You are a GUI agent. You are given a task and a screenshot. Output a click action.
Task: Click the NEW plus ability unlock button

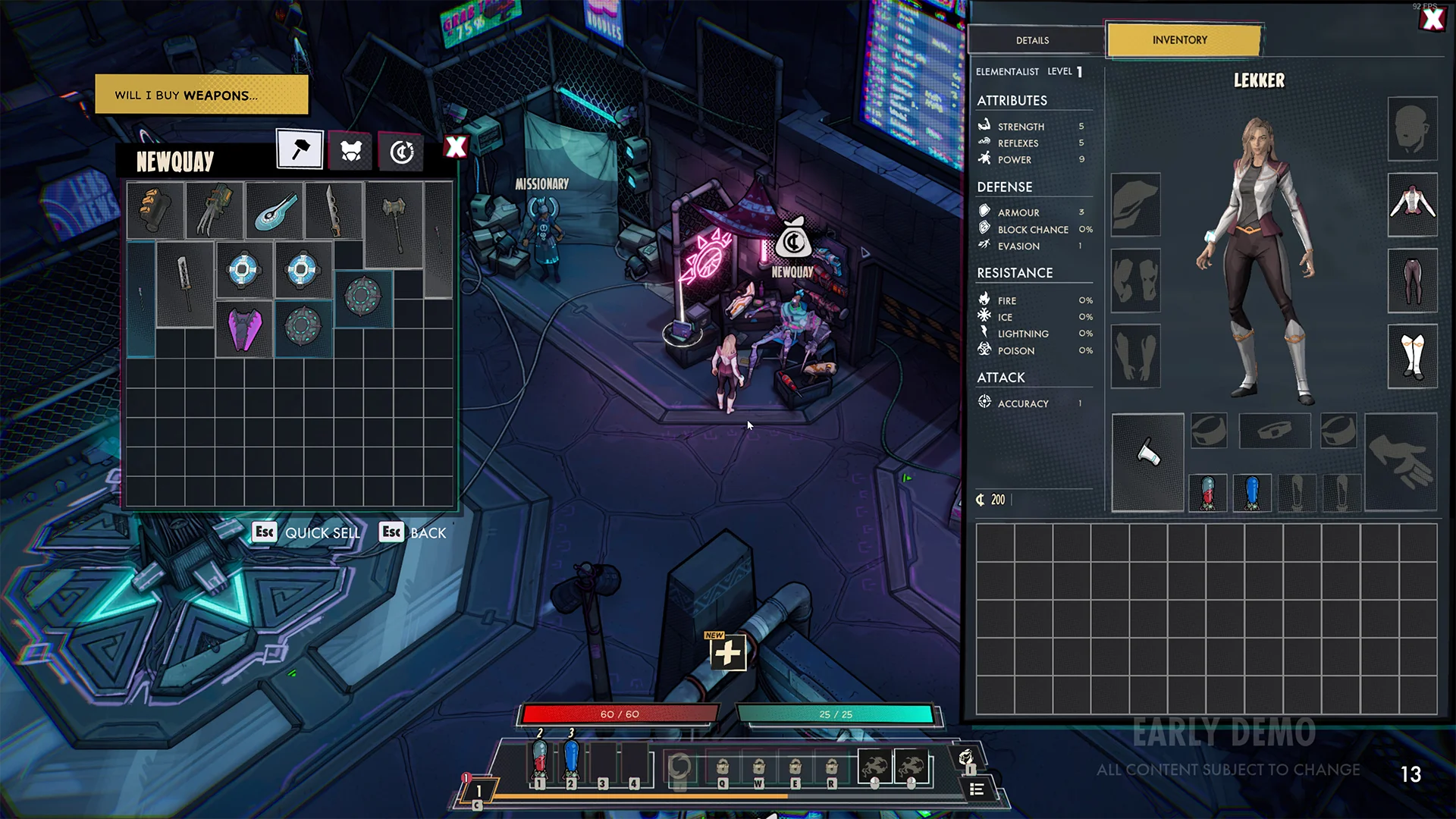(x=727, y=651)
